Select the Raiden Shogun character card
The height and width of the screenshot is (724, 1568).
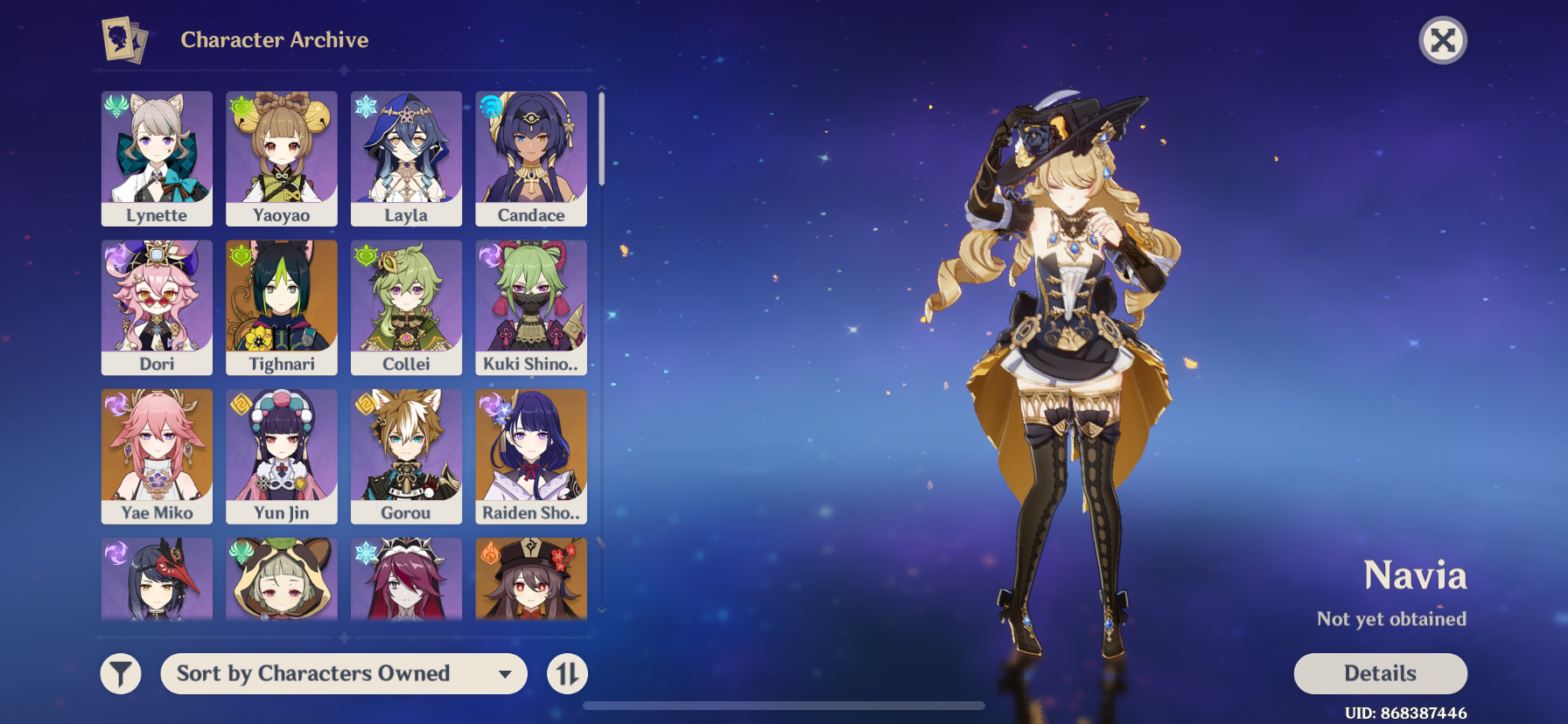530,456
